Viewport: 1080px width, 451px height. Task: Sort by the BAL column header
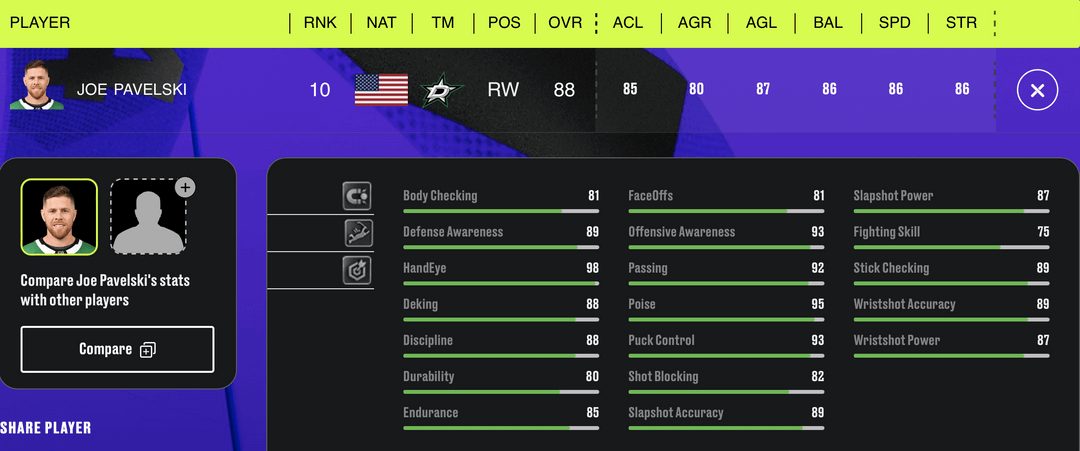click(828, 22)
